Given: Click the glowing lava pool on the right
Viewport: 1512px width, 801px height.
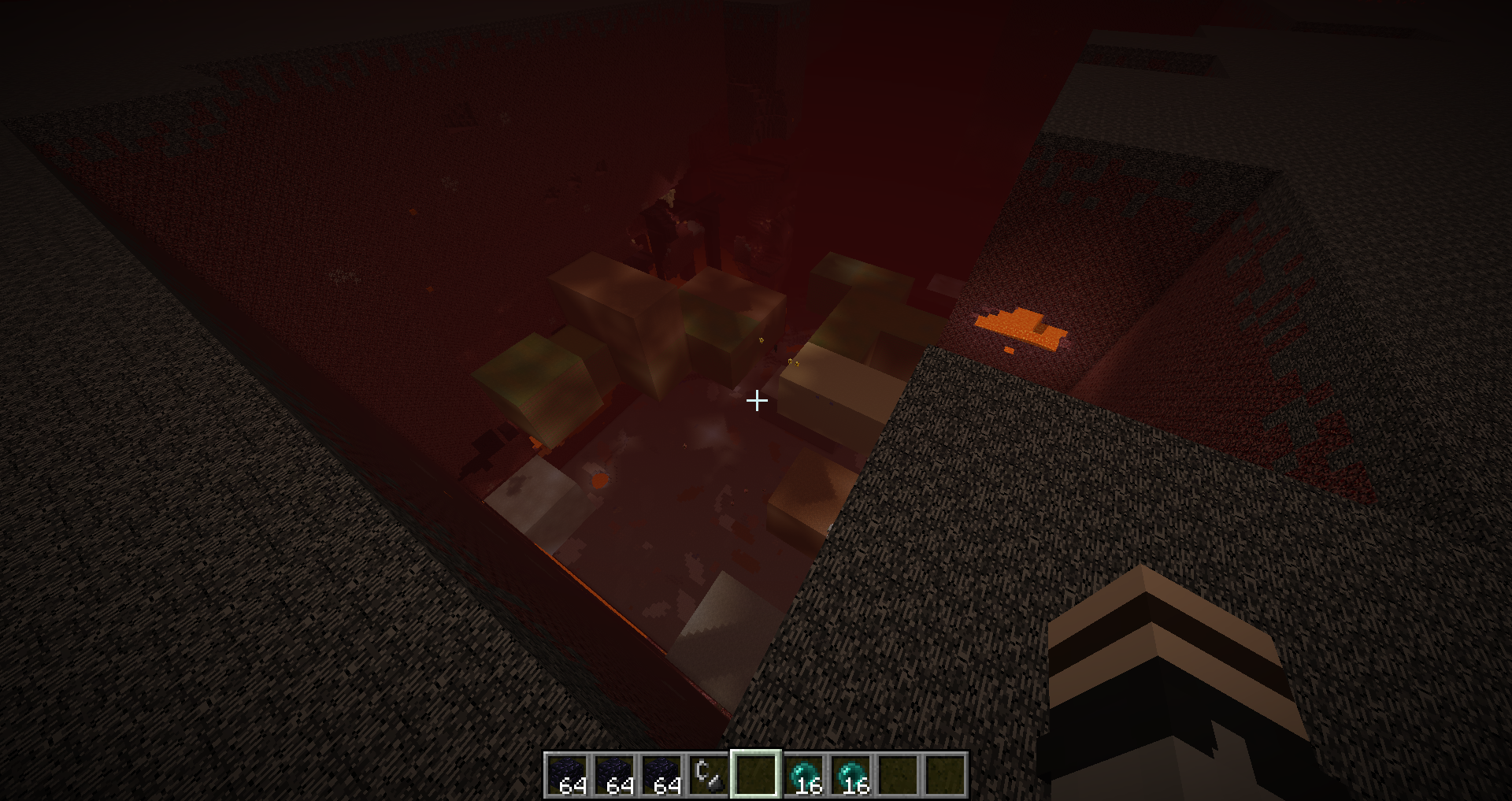Looking at the screenshot, I should (x=1020, y=327).
